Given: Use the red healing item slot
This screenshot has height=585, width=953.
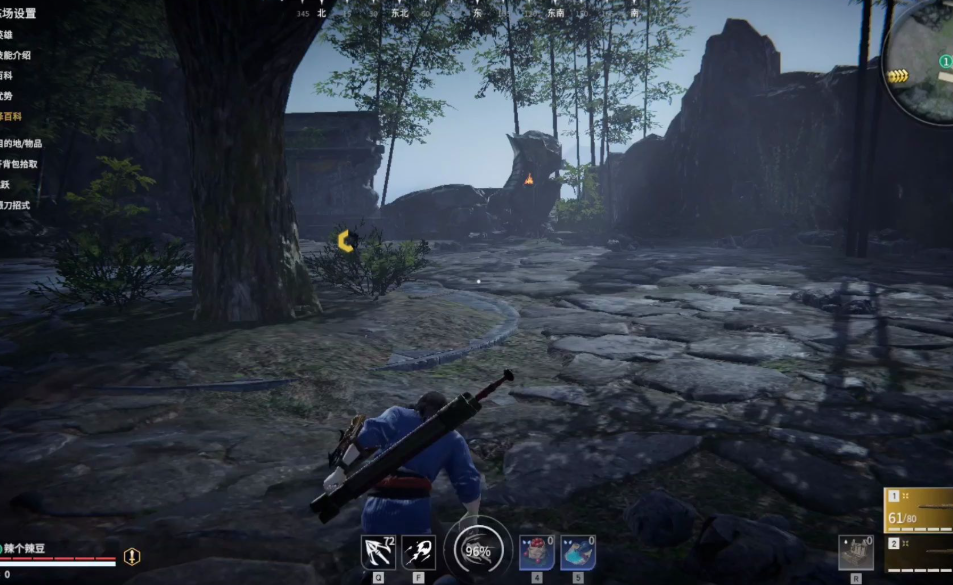Looking at the screenshot, I should [x=536, y=552].
